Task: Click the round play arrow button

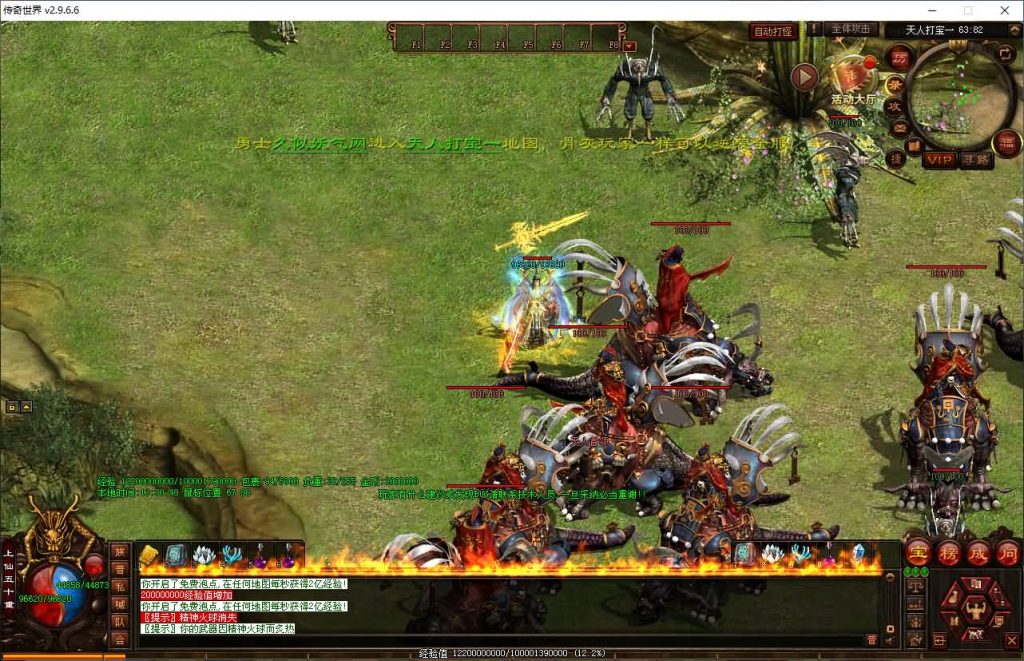Action: (805, 76)
